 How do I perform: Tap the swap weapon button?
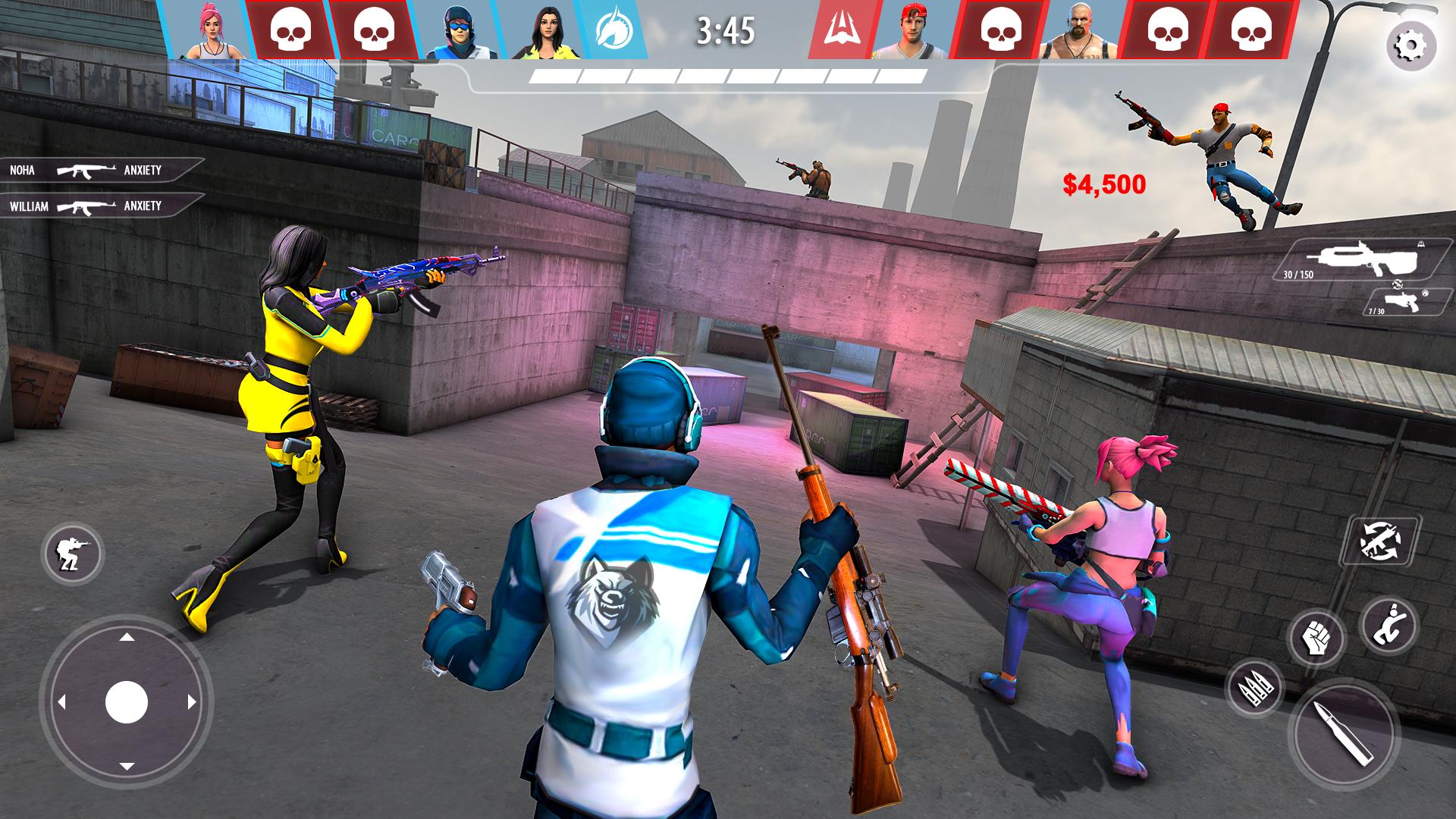click(x=1380, y=541)
